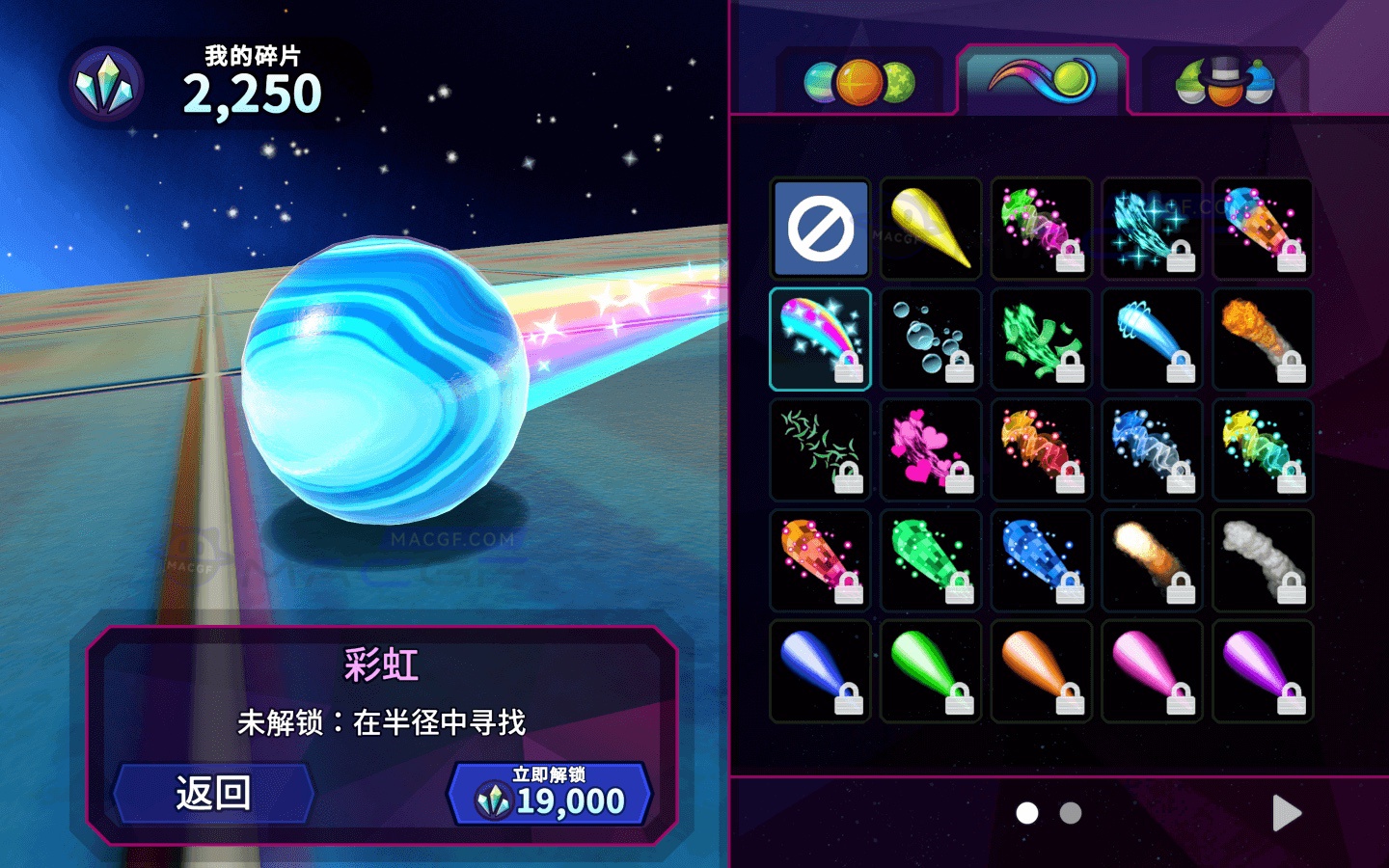
Task: Select the solid purple trail
Action: tap(1263, 670)
